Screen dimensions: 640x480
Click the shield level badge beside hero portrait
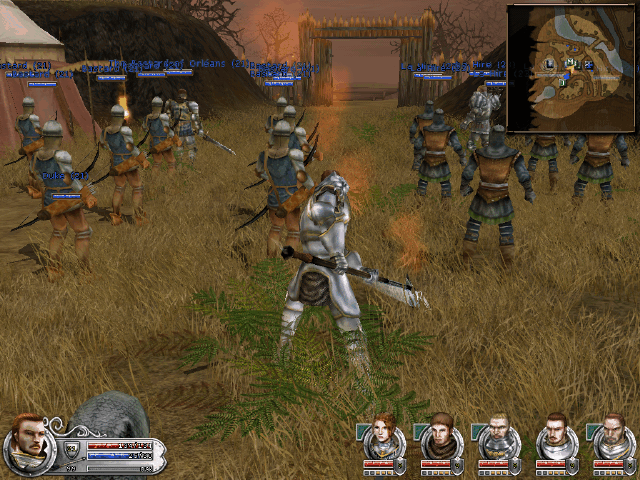(72, 448)
